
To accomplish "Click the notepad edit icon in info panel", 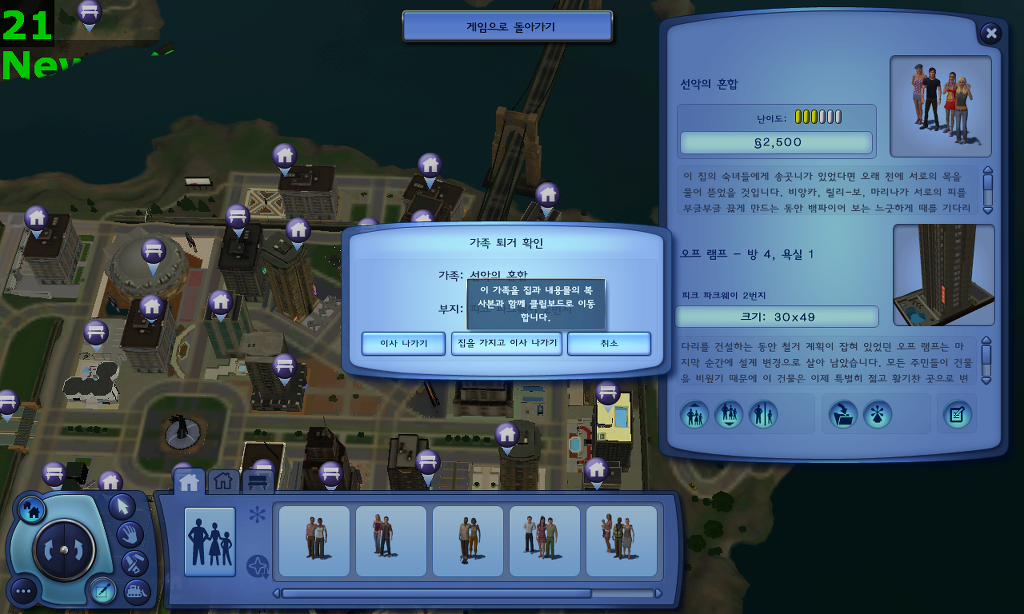I will pyautogui.click(x=958, y=414).
